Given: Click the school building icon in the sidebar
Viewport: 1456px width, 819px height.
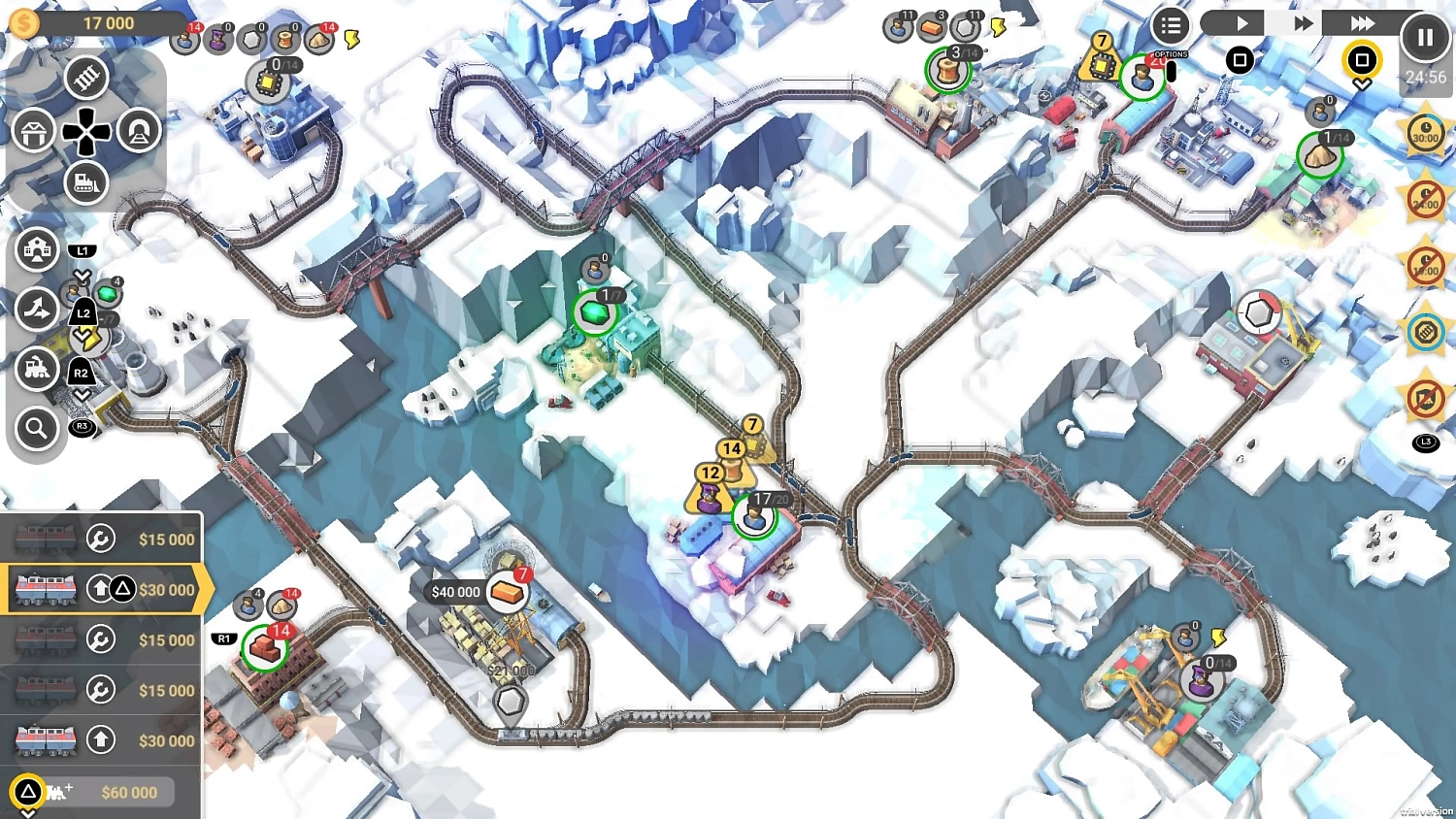Looking at the screenshot, I should pyautogui.click(x=37, y=249).
